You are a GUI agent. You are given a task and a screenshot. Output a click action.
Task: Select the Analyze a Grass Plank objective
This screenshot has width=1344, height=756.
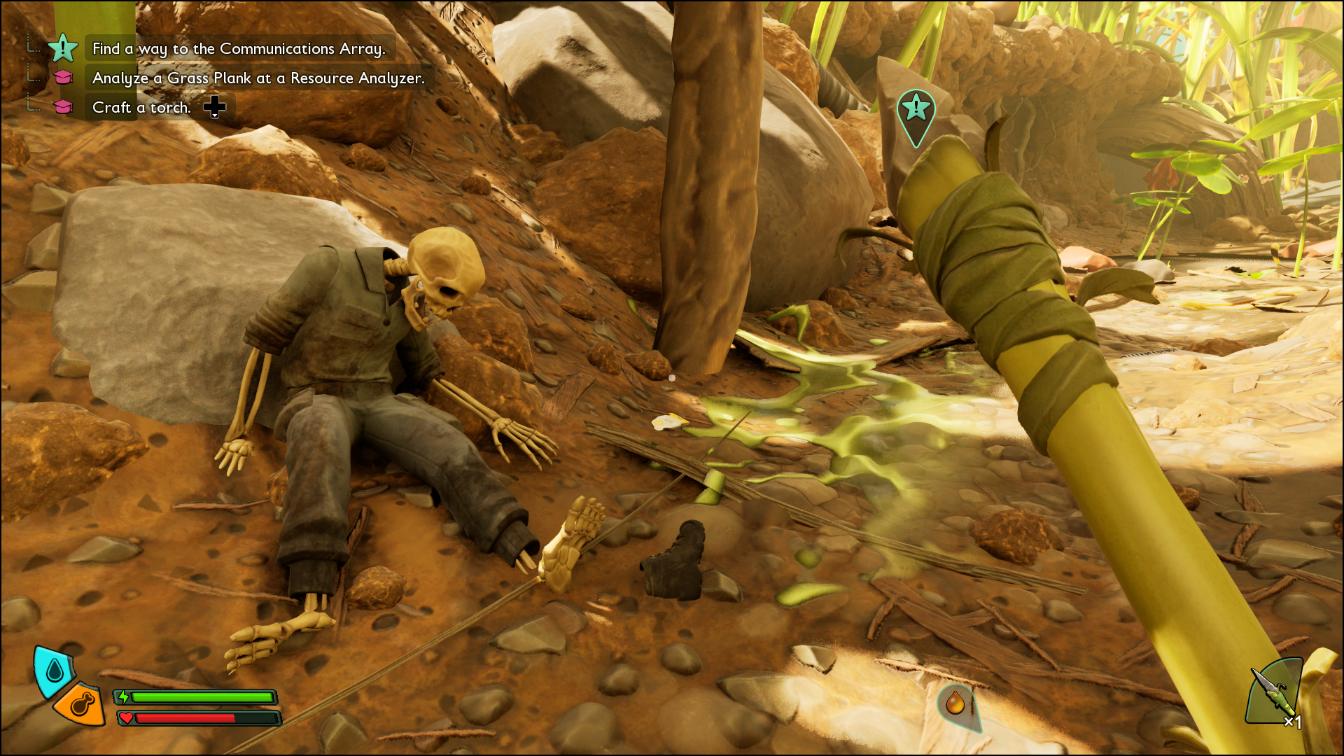click(258, 77)
